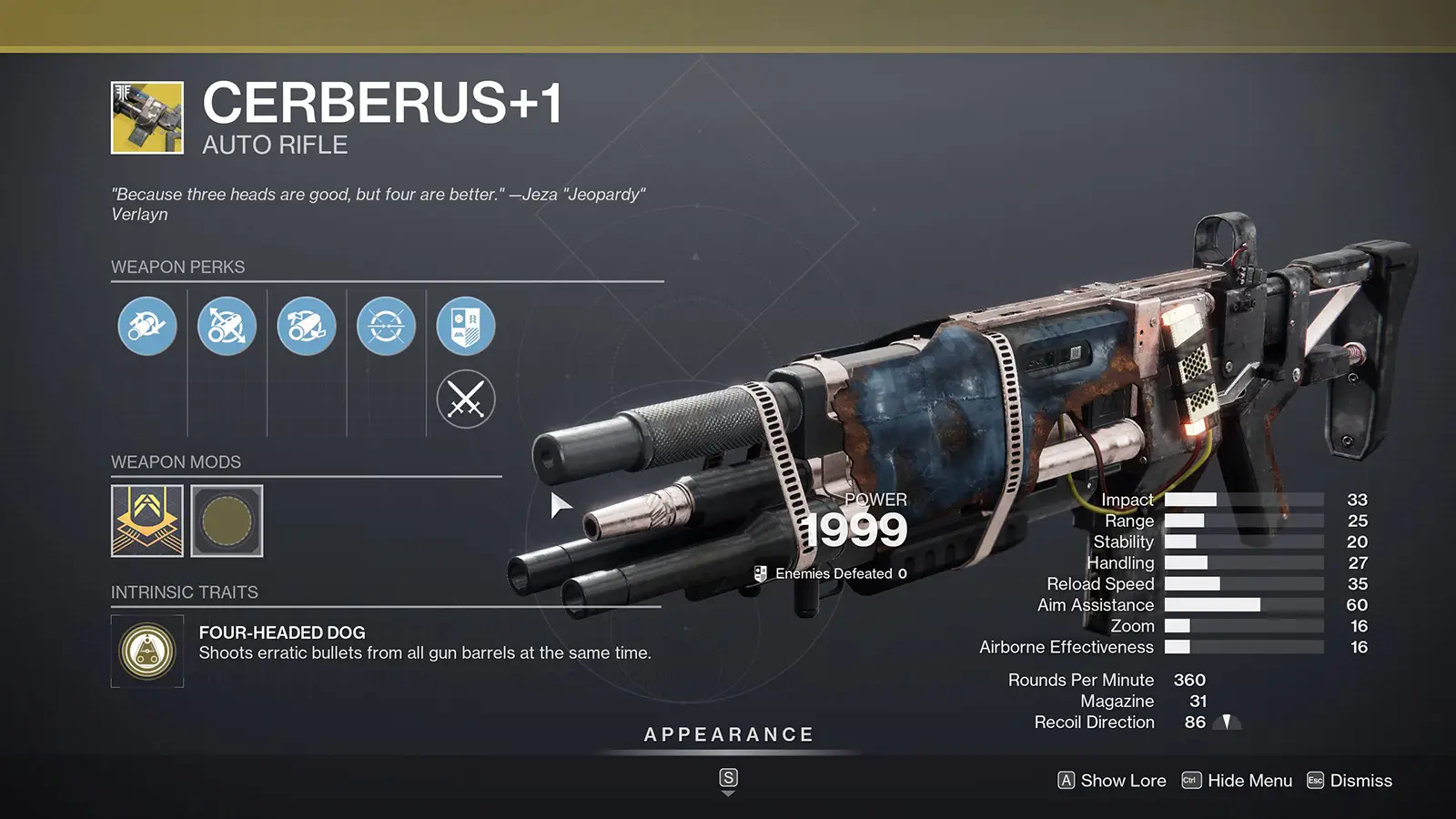
Task: Click the Recoil Direction indicator
Action: pos(1228,722)
